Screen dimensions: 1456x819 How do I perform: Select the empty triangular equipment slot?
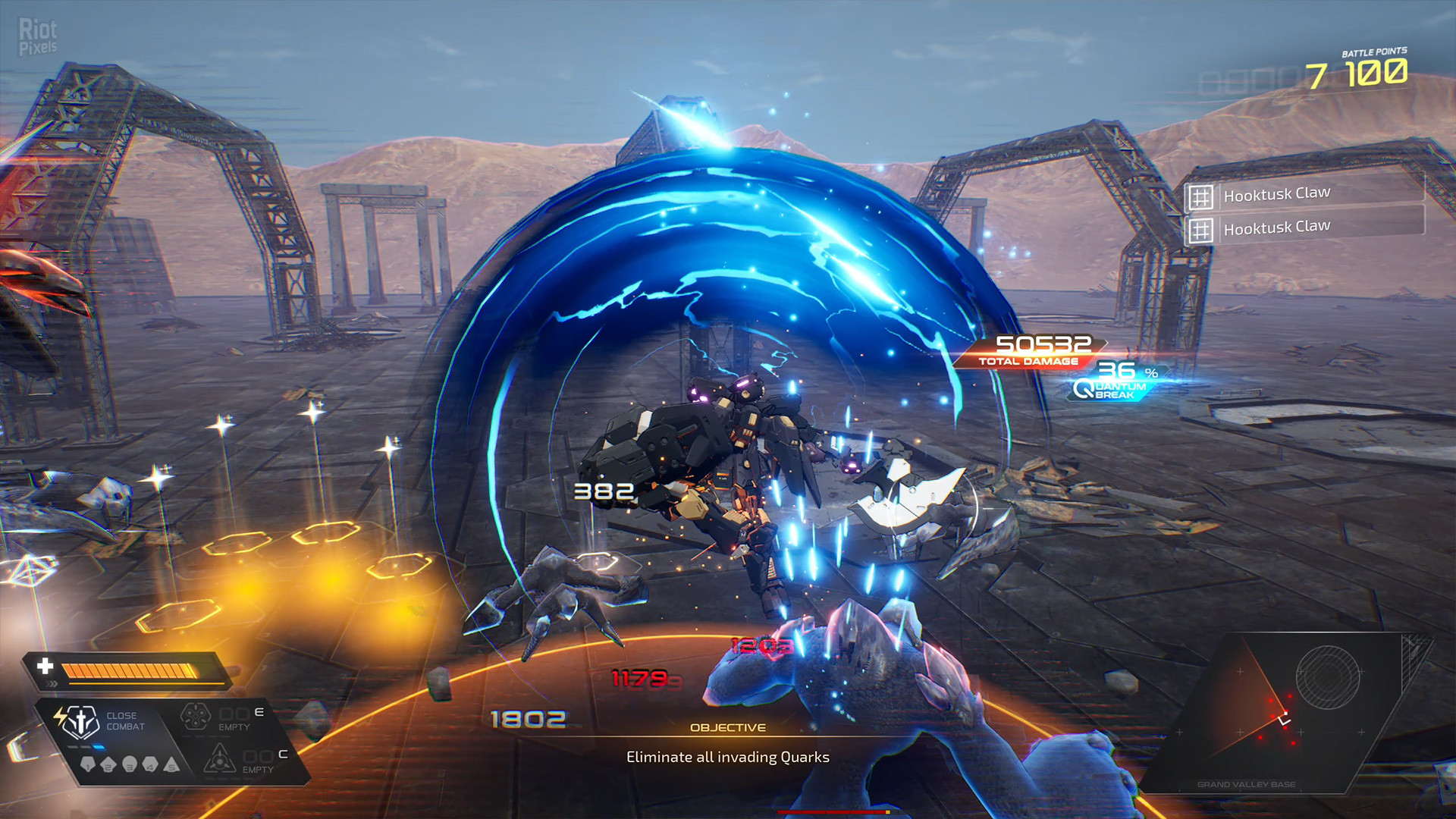219,758
